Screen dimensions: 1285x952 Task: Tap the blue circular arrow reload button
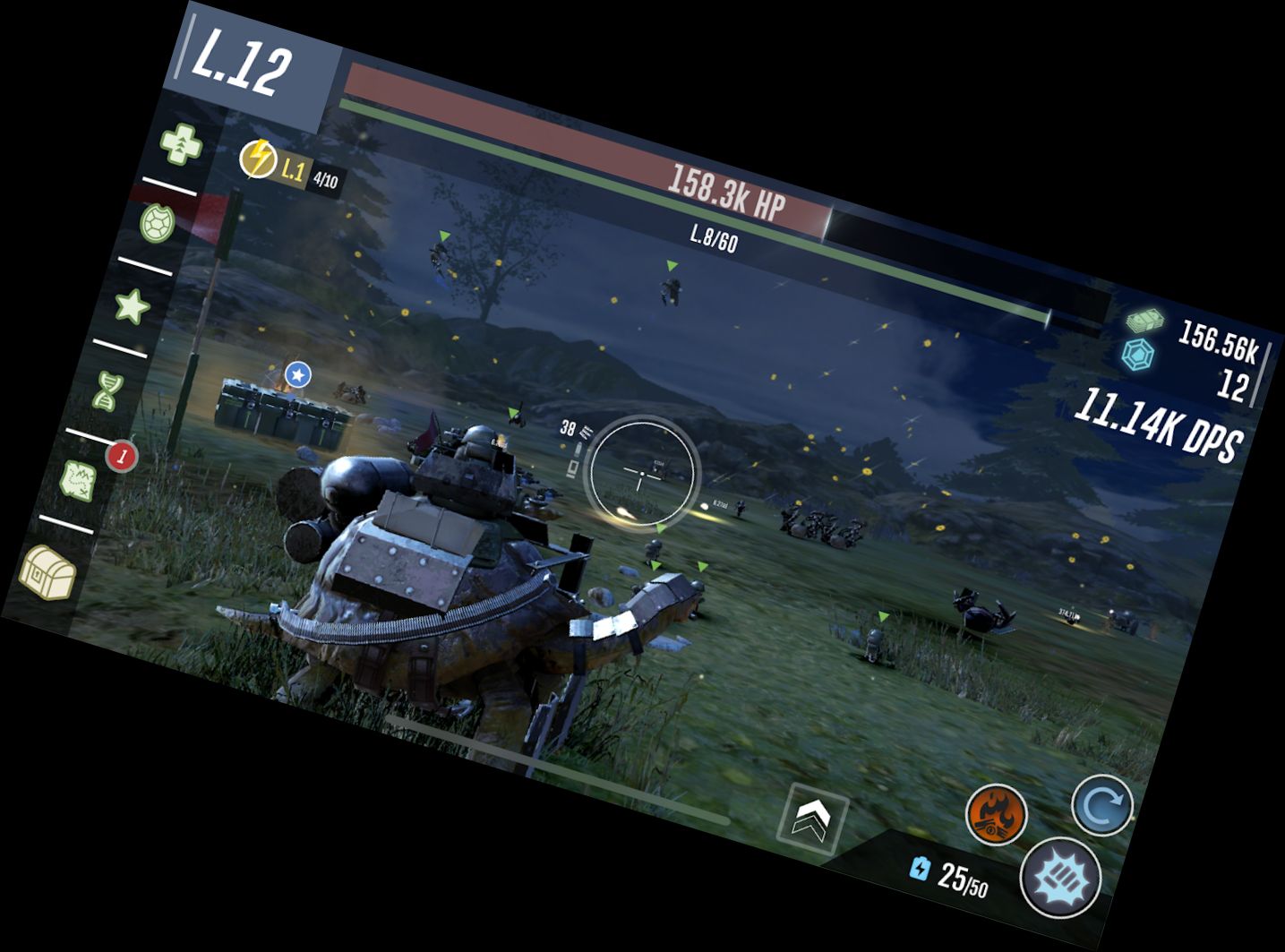1102,804
